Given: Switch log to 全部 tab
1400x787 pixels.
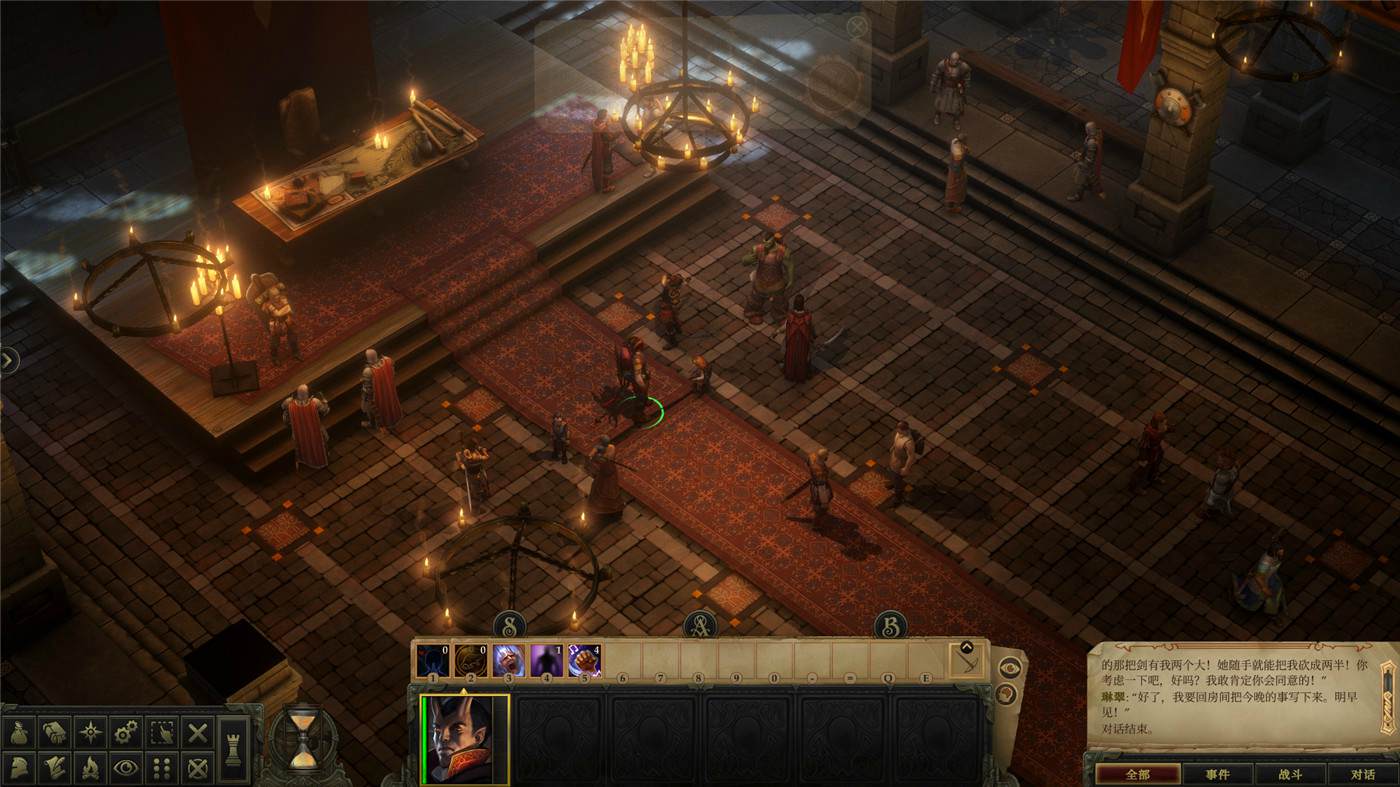Looking at the screenshot, I should point(1137,774).
